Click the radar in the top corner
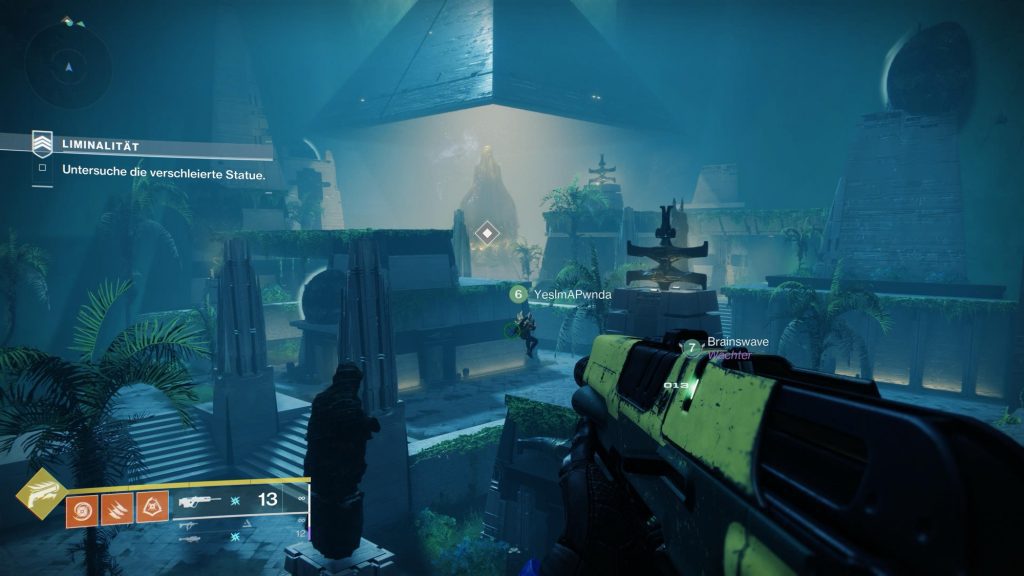The image size is (1024, 576). [68, 66]
